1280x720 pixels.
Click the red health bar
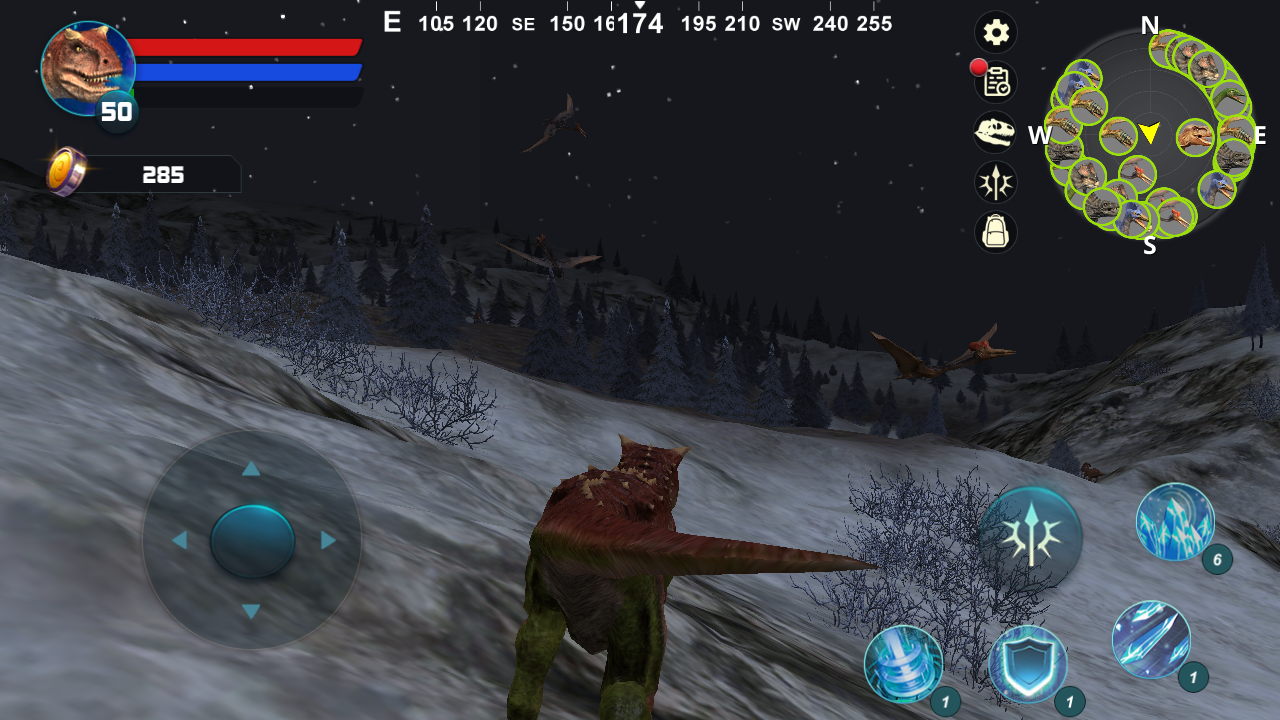pyautogui.click(x=250, y=45)
